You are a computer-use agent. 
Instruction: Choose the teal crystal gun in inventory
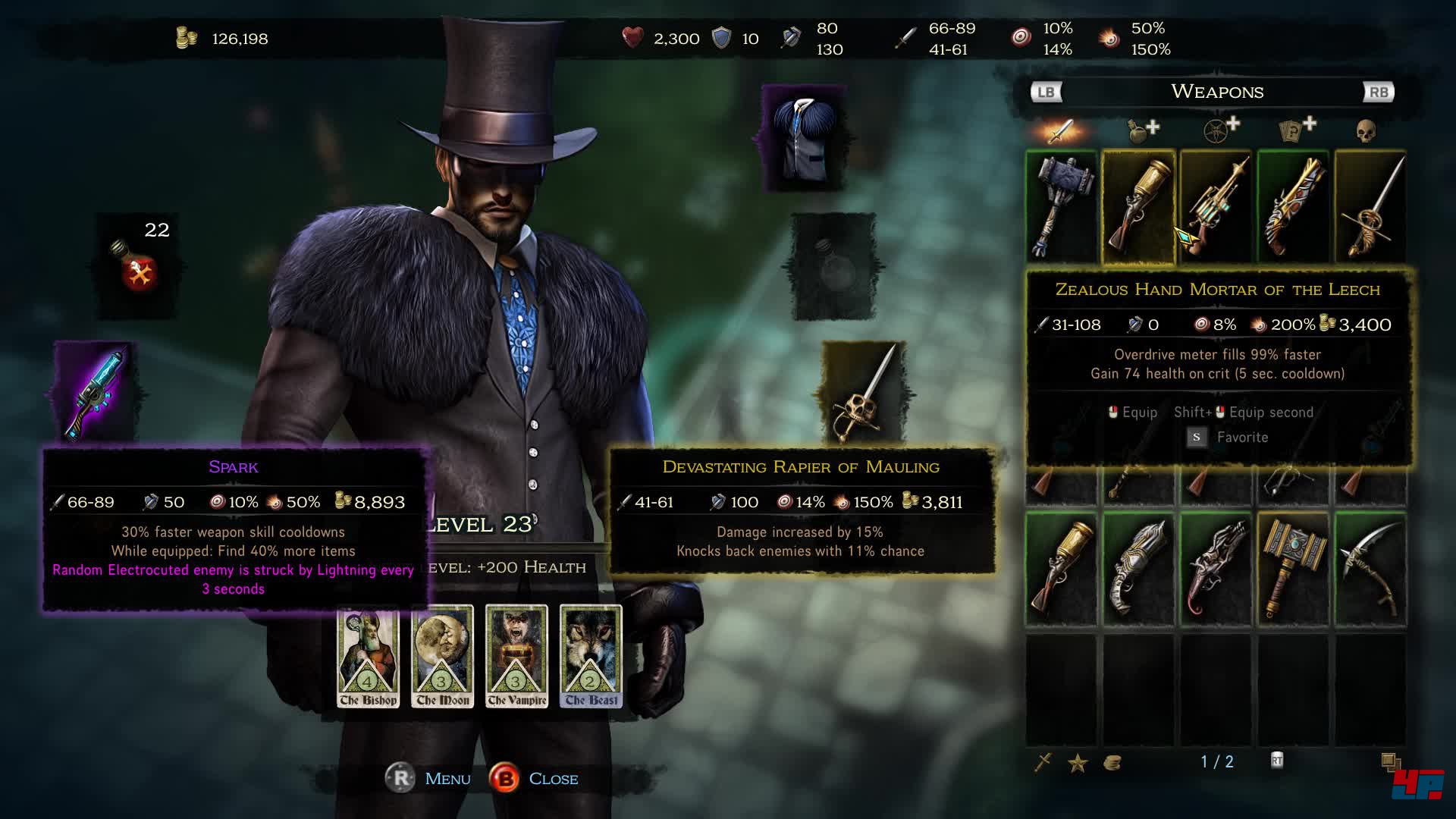[1216, 206]
